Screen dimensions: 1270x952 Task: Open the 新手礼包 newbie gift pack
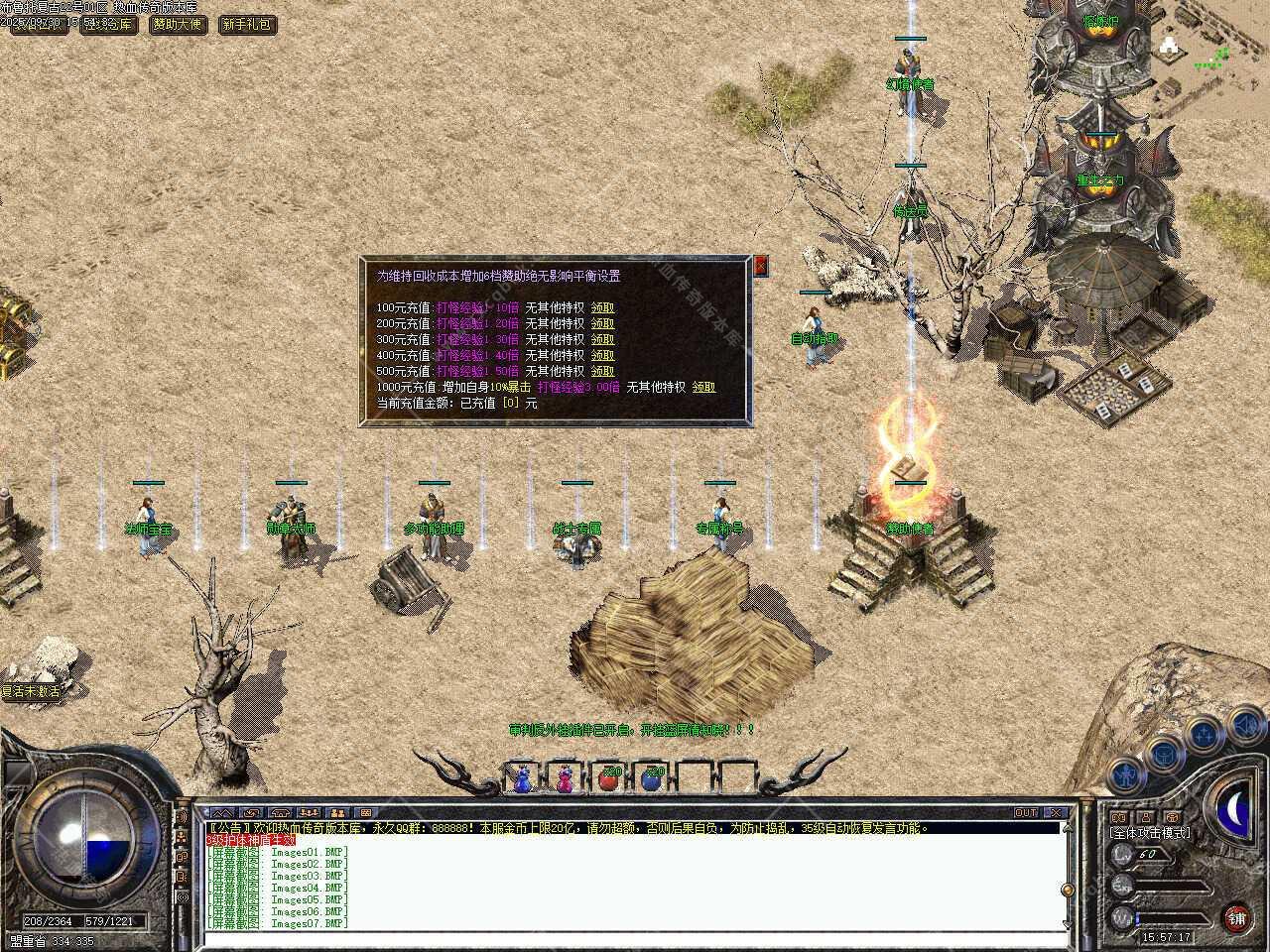click(x=246, y=24)
